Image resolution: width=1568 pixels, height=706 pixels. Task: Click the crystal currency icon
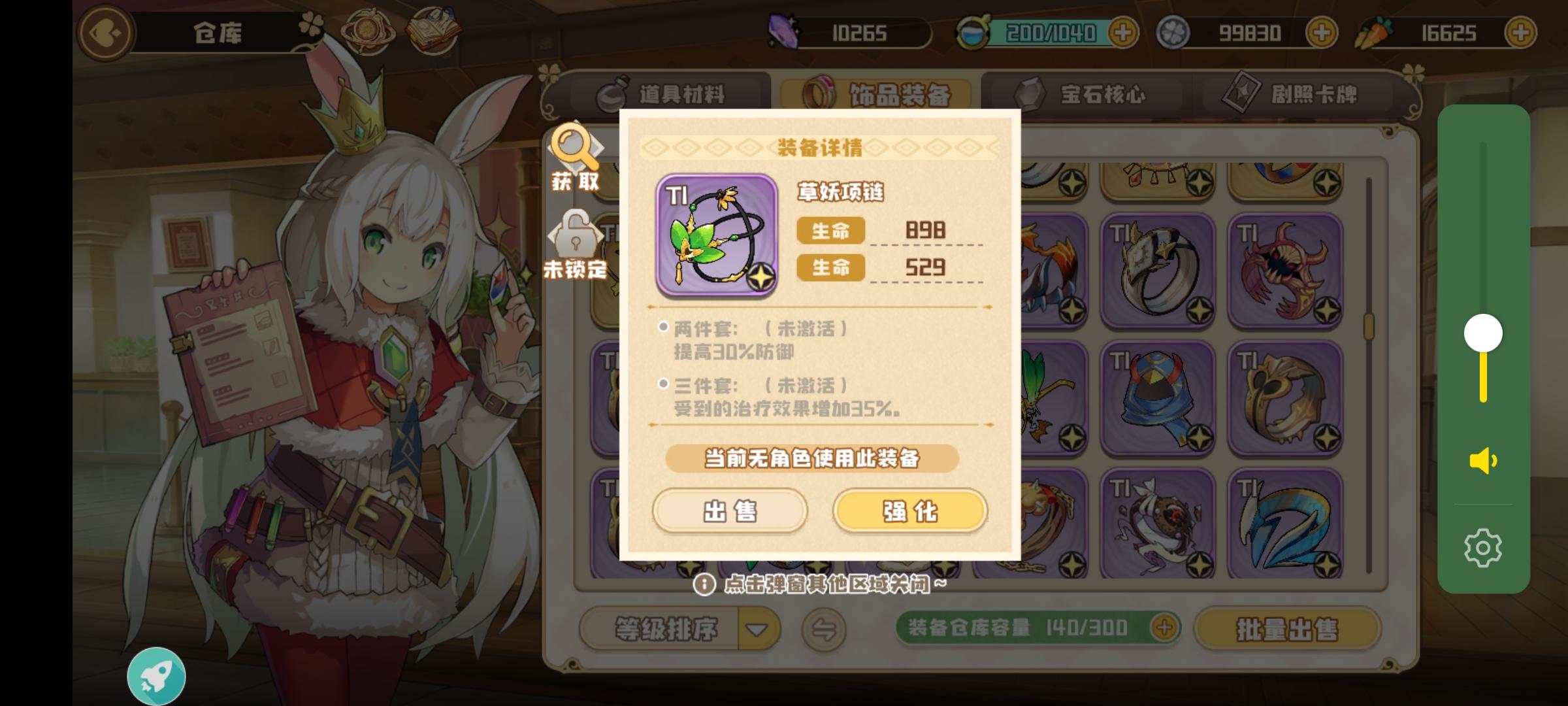[783, 31]
